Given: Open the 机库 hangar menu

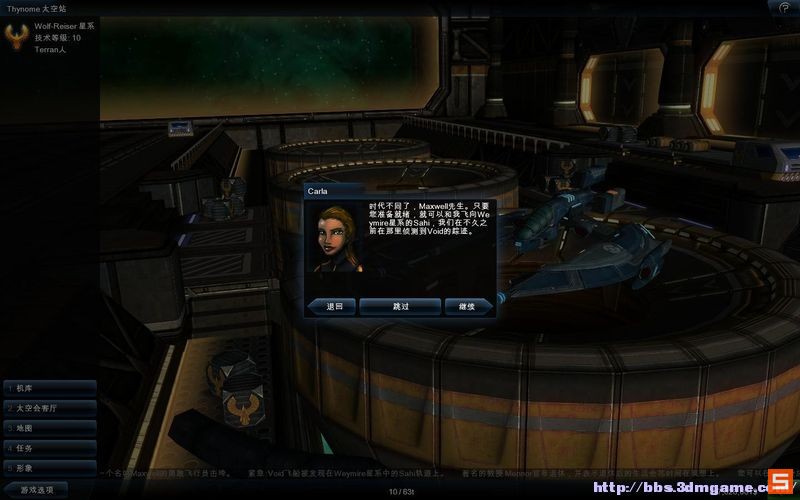Looking at the screenshot, I should click(50, 388).
